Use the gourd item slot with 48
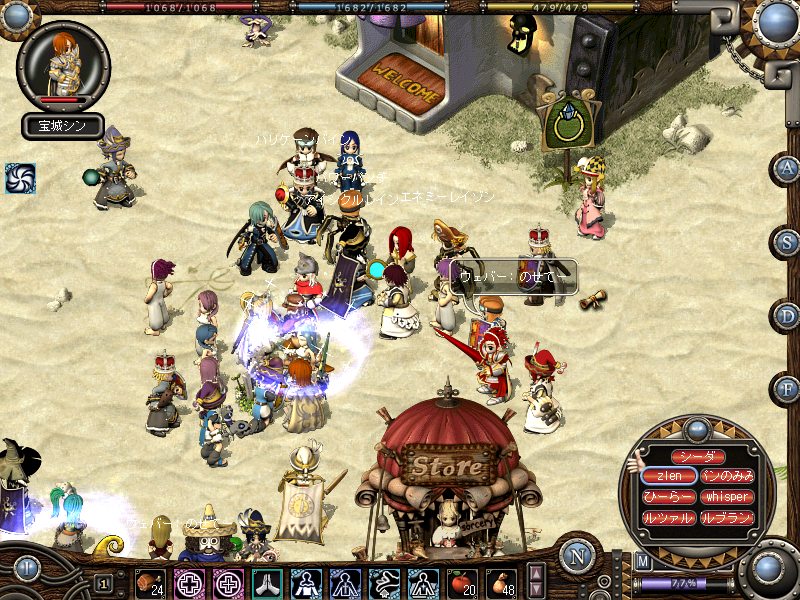 pos(501,582)
